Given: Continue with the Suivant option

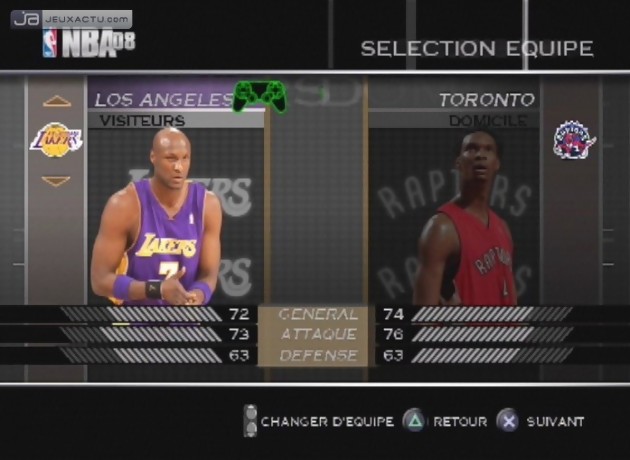Looking at the screenshot, I should tap(541, 422).
